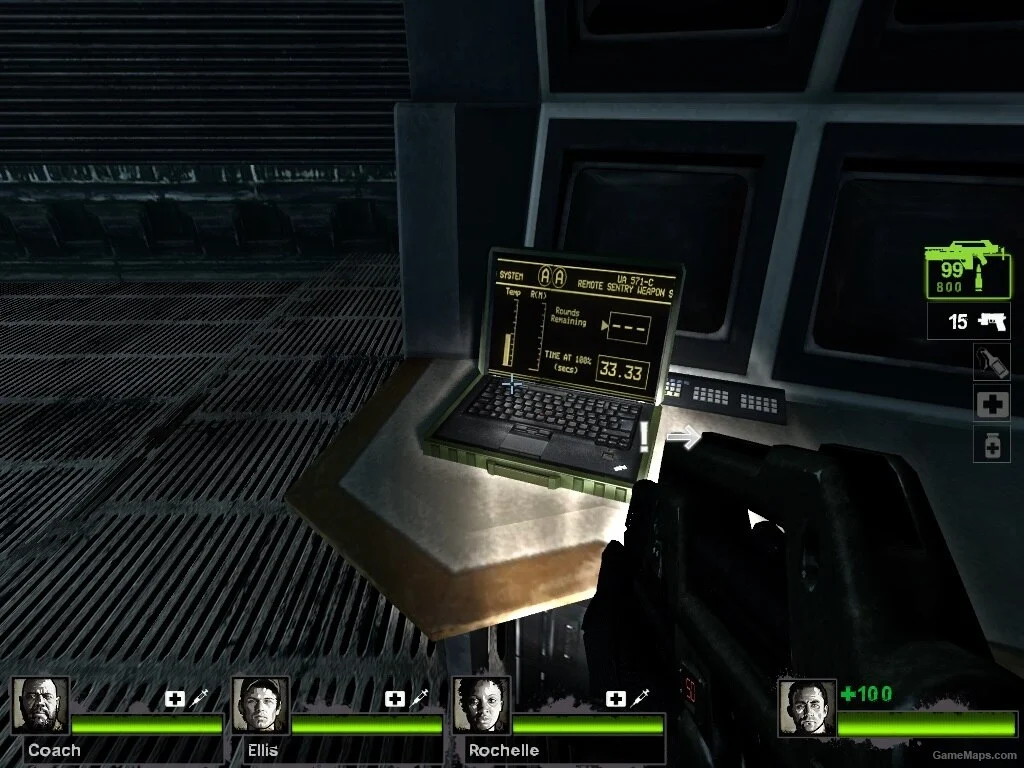Select the pain pills bottle slot
Screen dimensions: 1024x768
(x=991, y=444)
